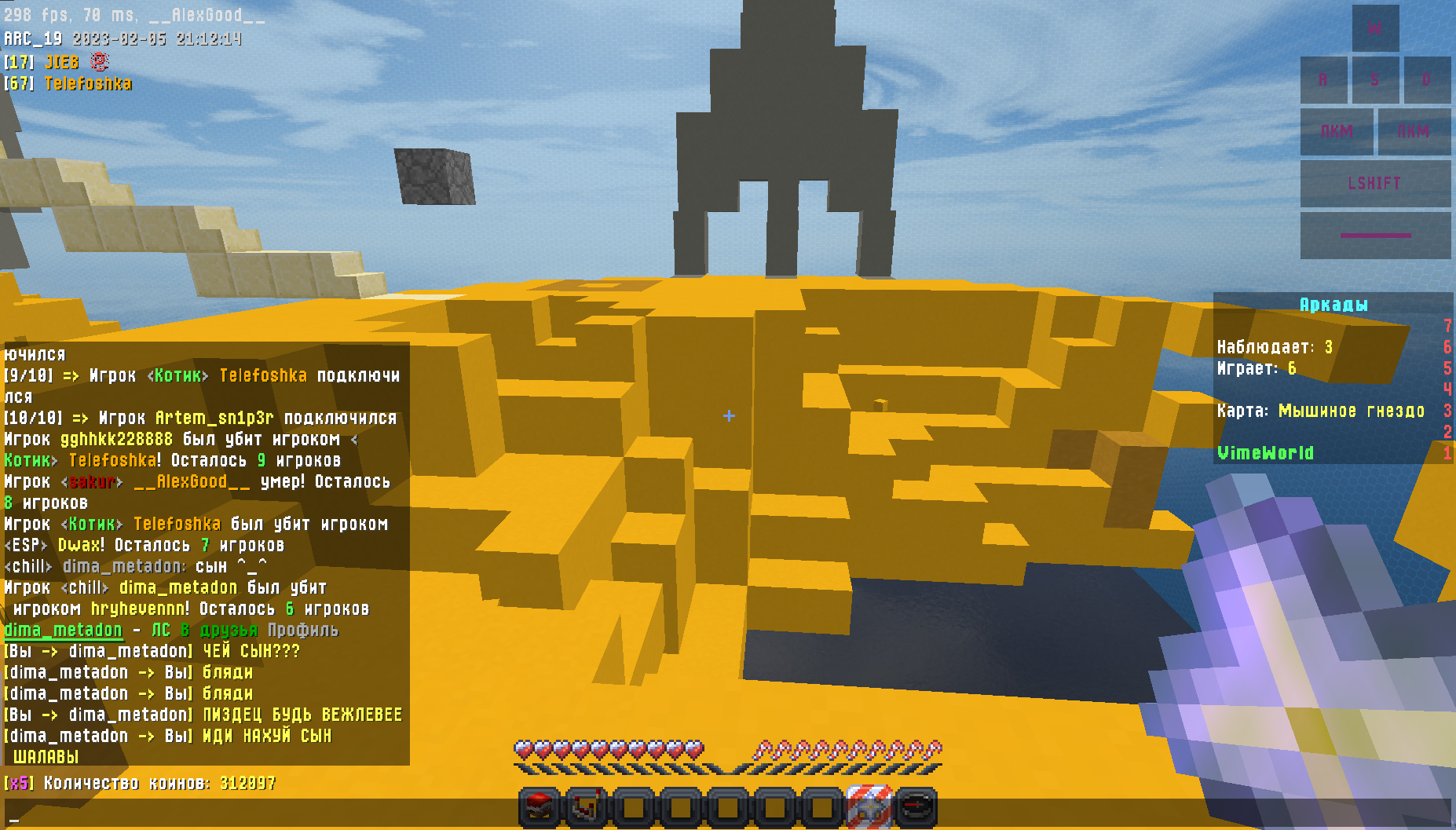The height and width of the screenshot is (830, 1456).
Task: Select the slingshot item in the second hotbar slot
Action: tap(585, 806)
